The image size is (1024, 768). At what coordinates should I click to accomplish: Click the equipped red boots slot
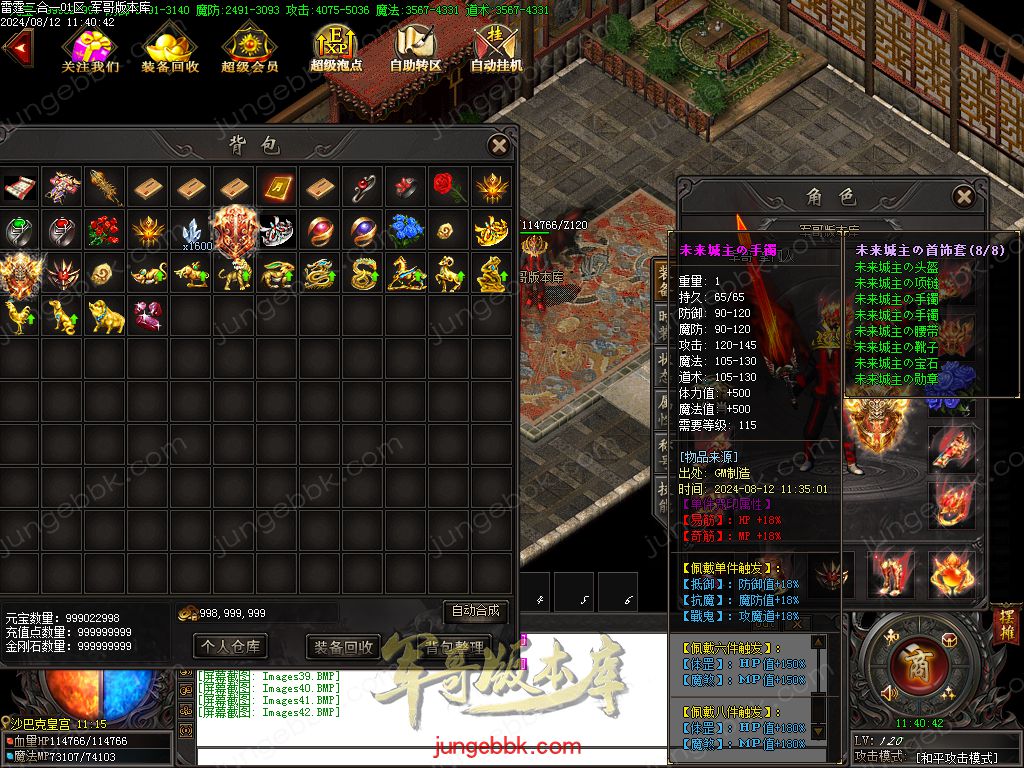(x=892, y=574)
